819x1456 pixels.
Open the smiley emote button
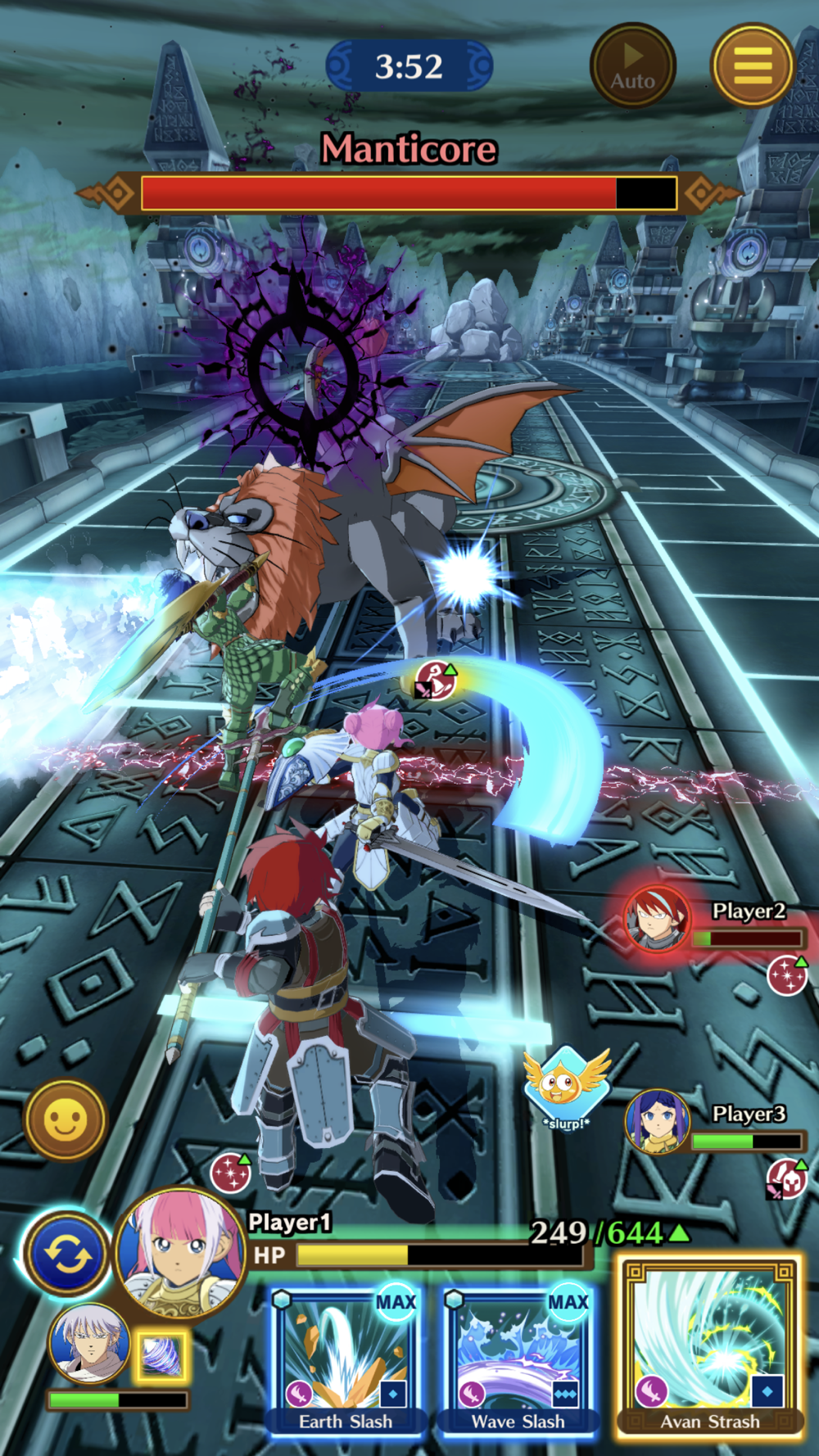click(66, 1119)
